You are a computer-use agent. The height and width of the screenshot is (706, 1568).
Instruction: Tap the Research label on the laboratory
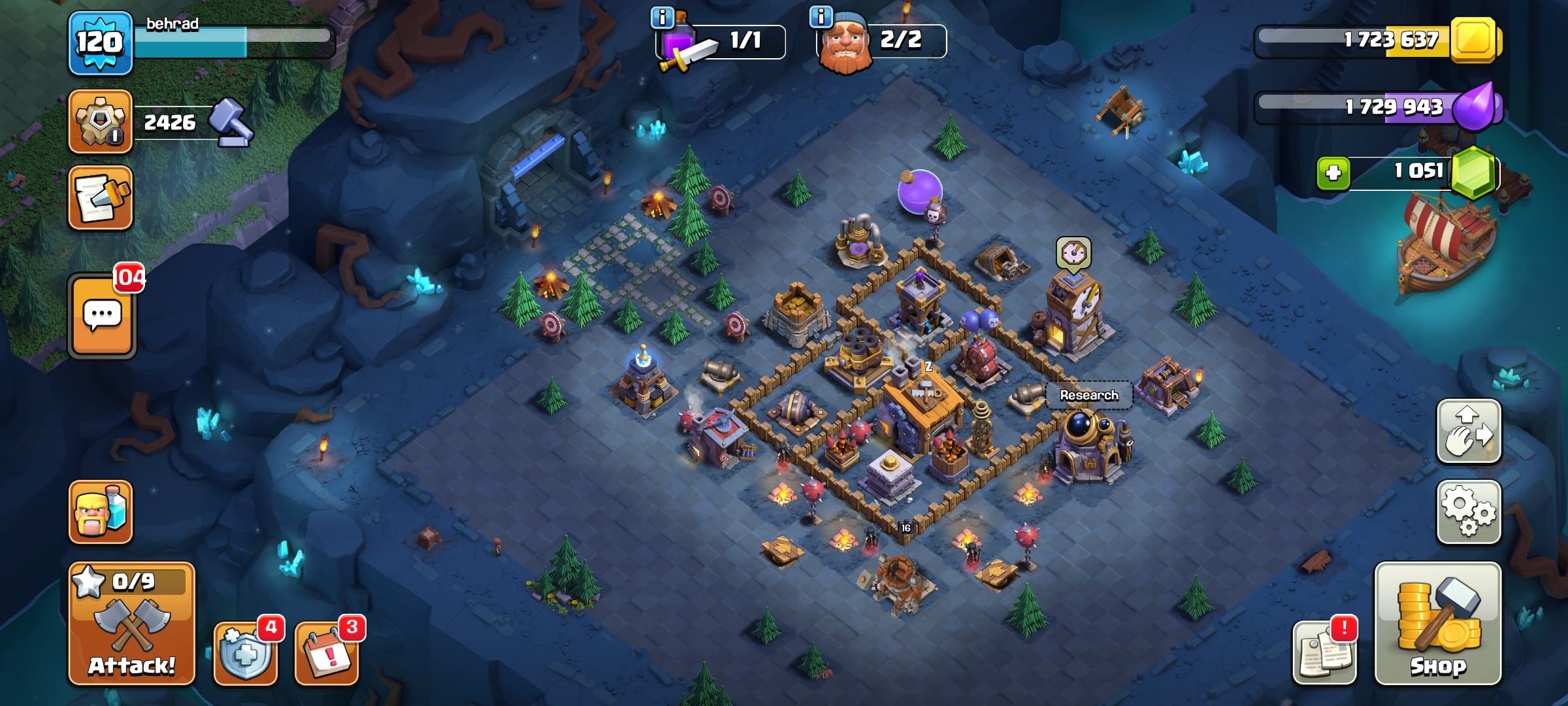click(x=1088, y=395)
